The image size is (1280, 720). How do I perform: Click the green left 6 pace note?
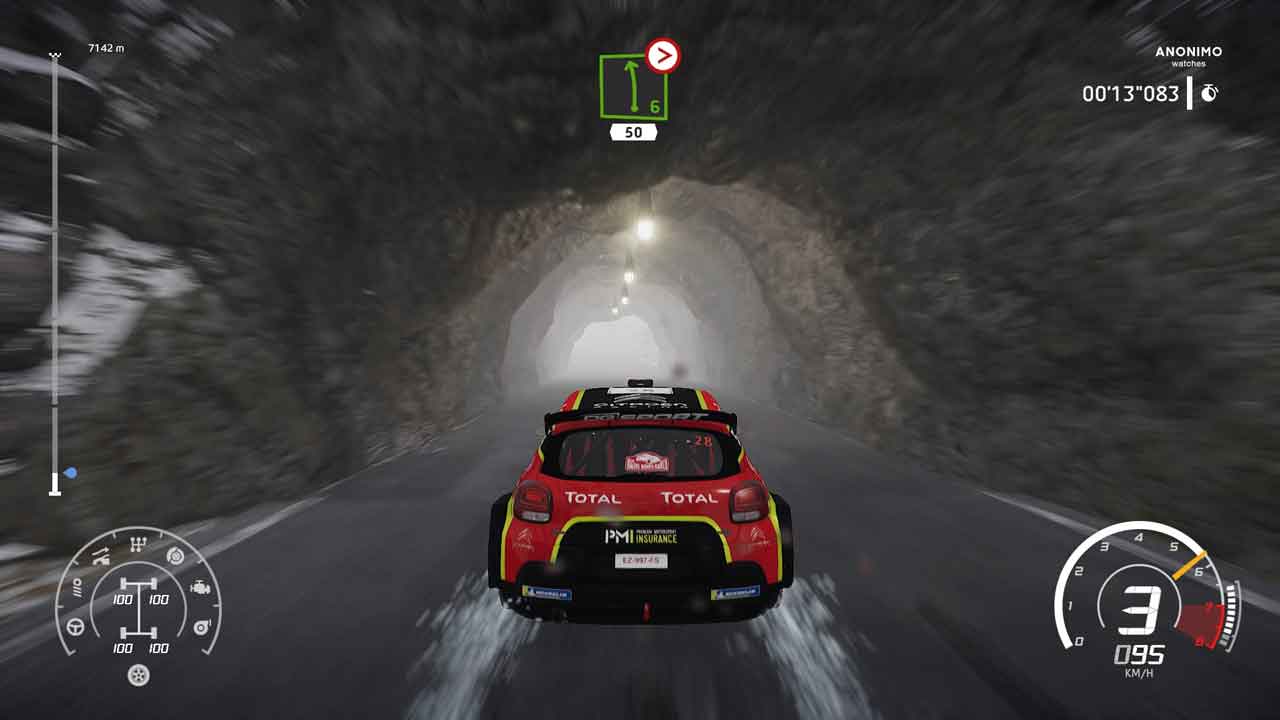[633, 87]
